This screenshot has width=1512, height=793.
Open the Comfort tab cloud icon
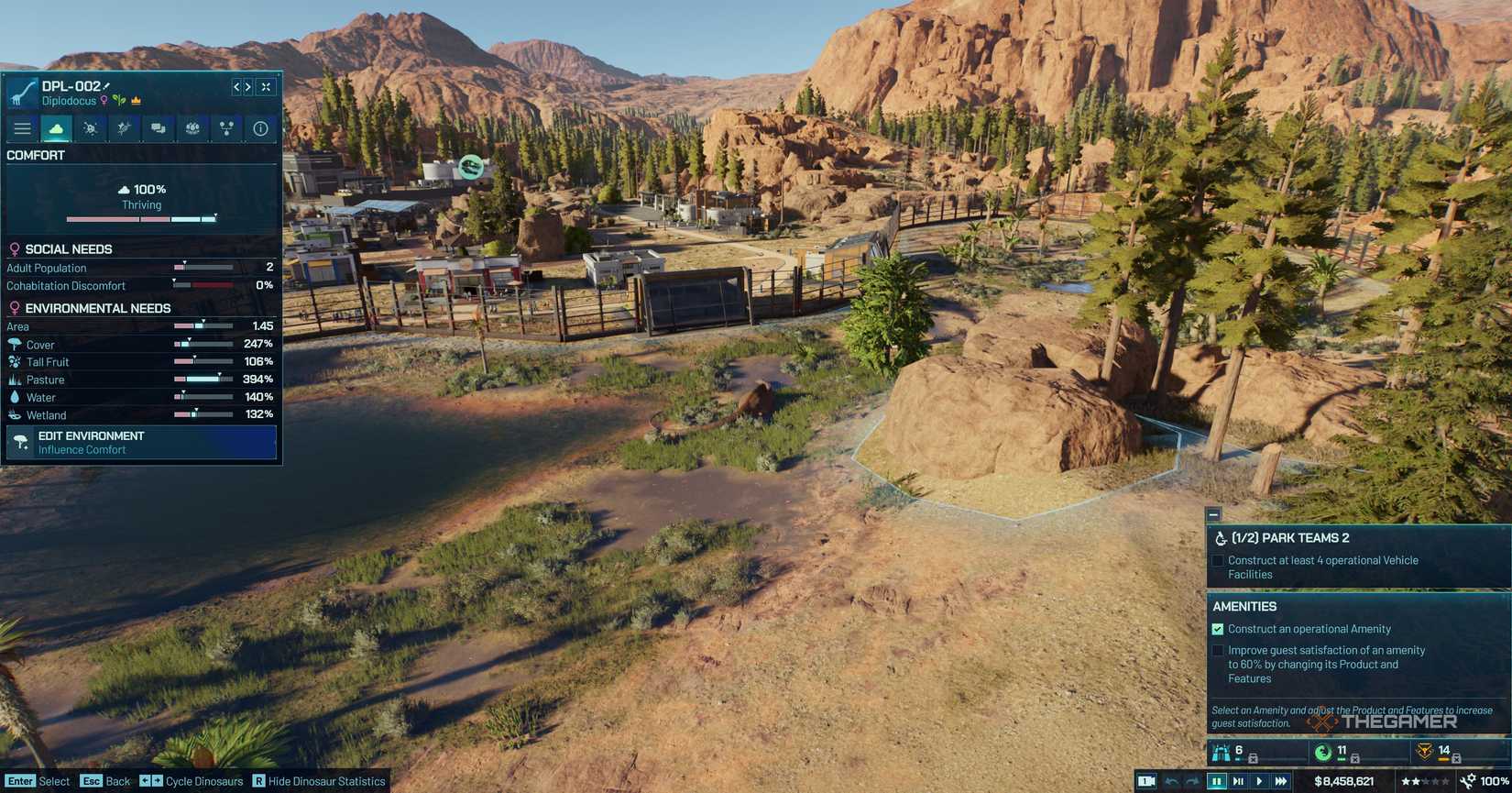[x=56, y=128]
